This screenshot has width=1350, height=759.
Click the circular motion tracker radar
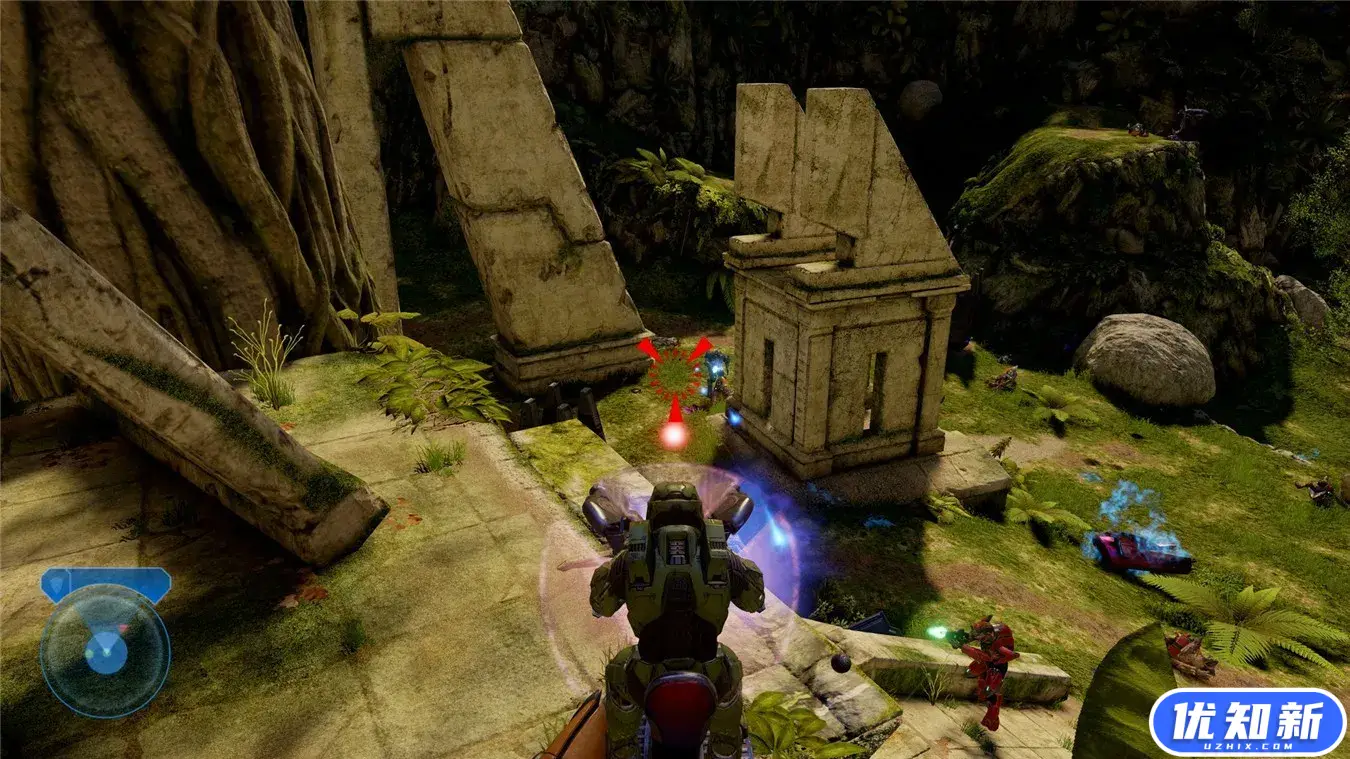105,651
